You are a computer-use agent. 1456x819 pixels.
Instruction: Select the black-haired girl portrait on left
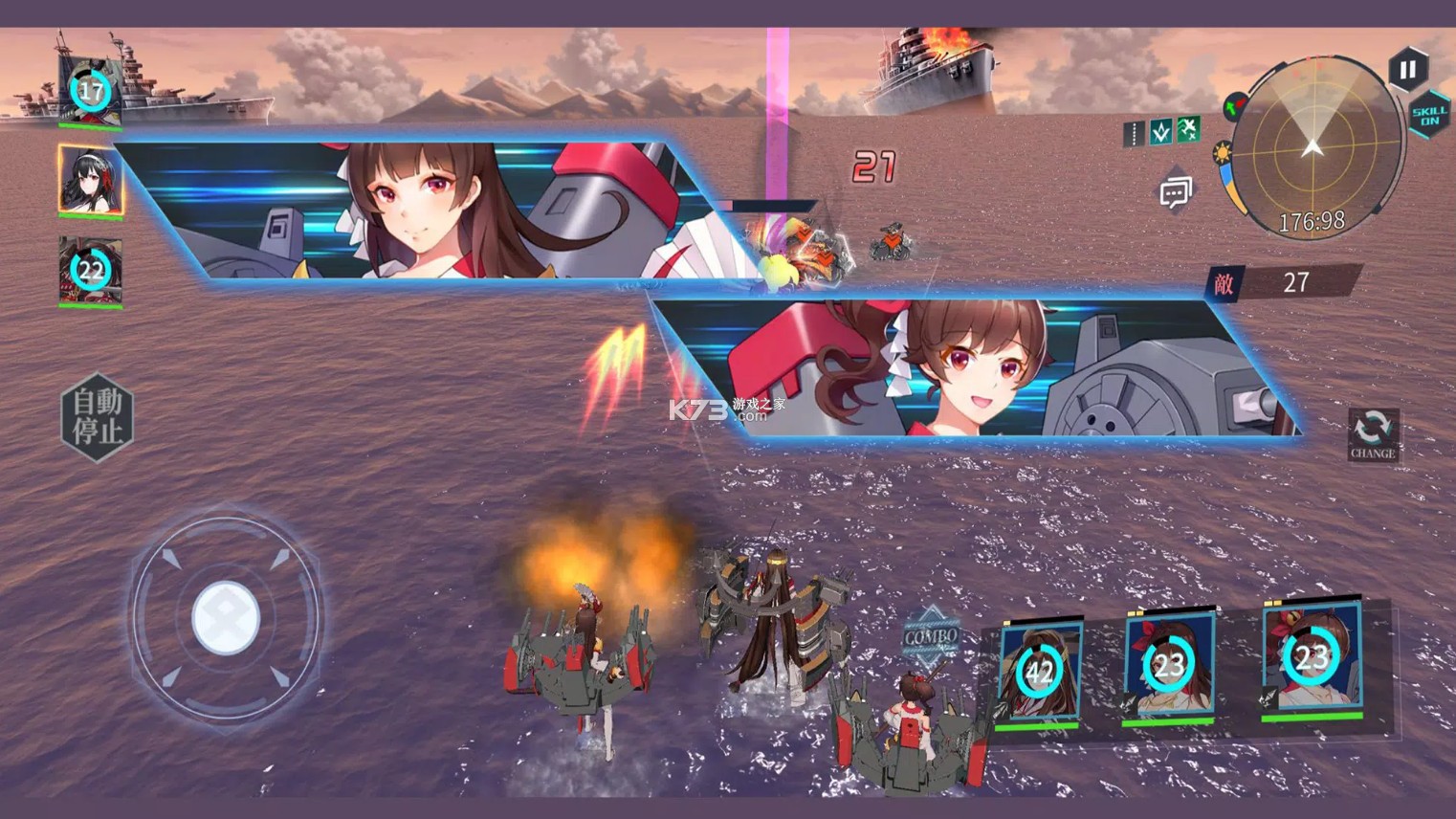tap(91, 180)
